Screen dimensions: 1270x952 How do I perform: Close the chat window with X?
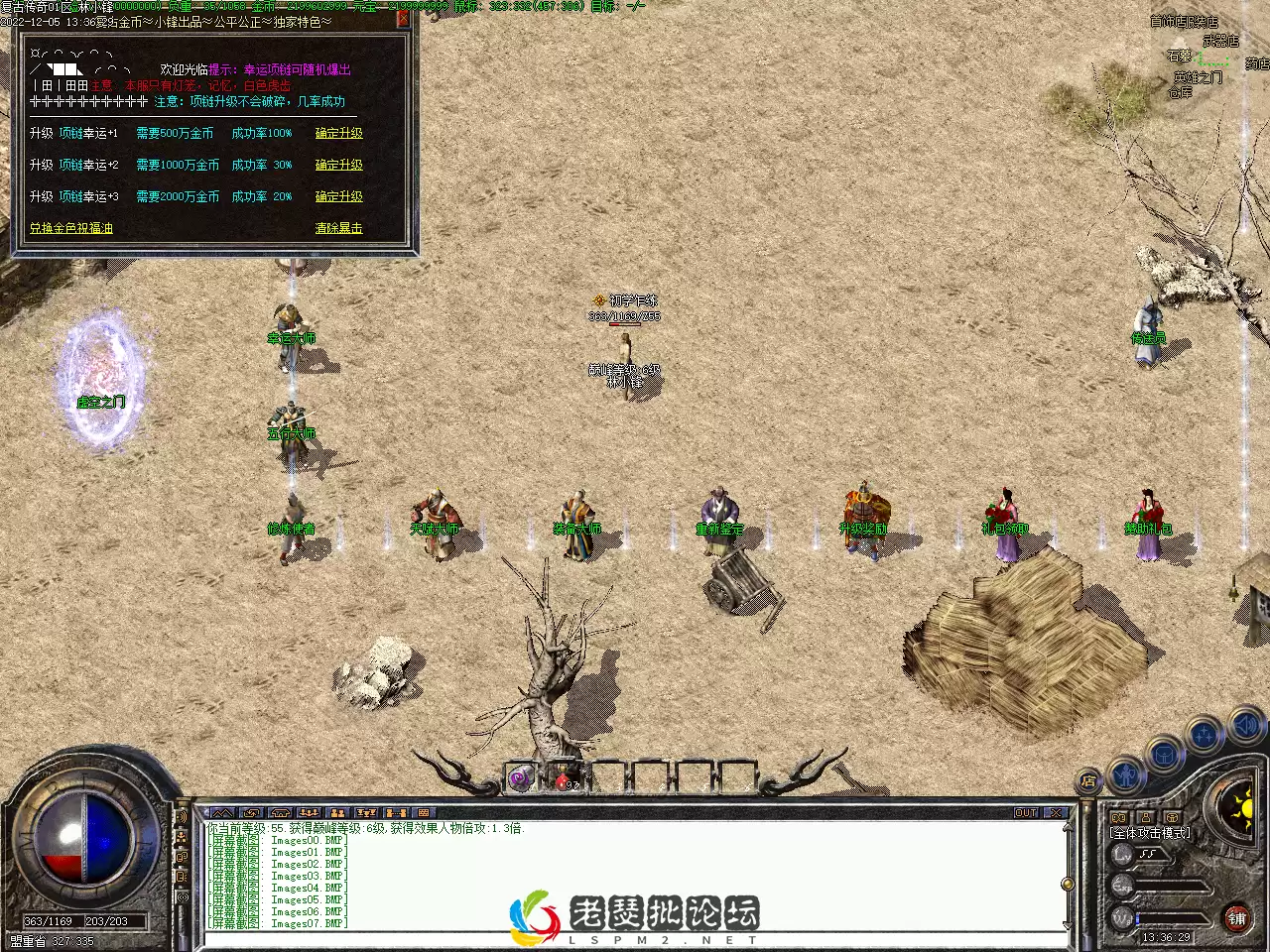(x=1056, y=812)
